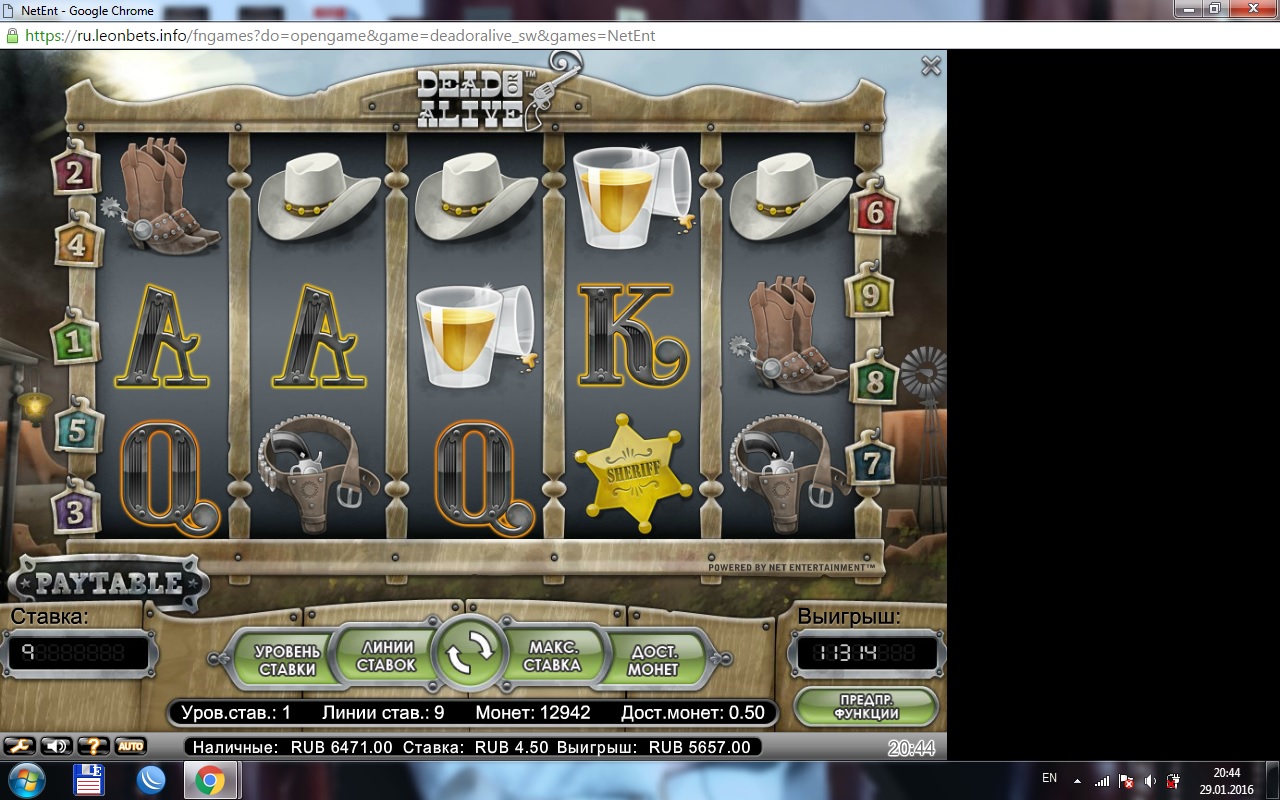
Task: Close the game with the X button
Action: pos(931,66)
